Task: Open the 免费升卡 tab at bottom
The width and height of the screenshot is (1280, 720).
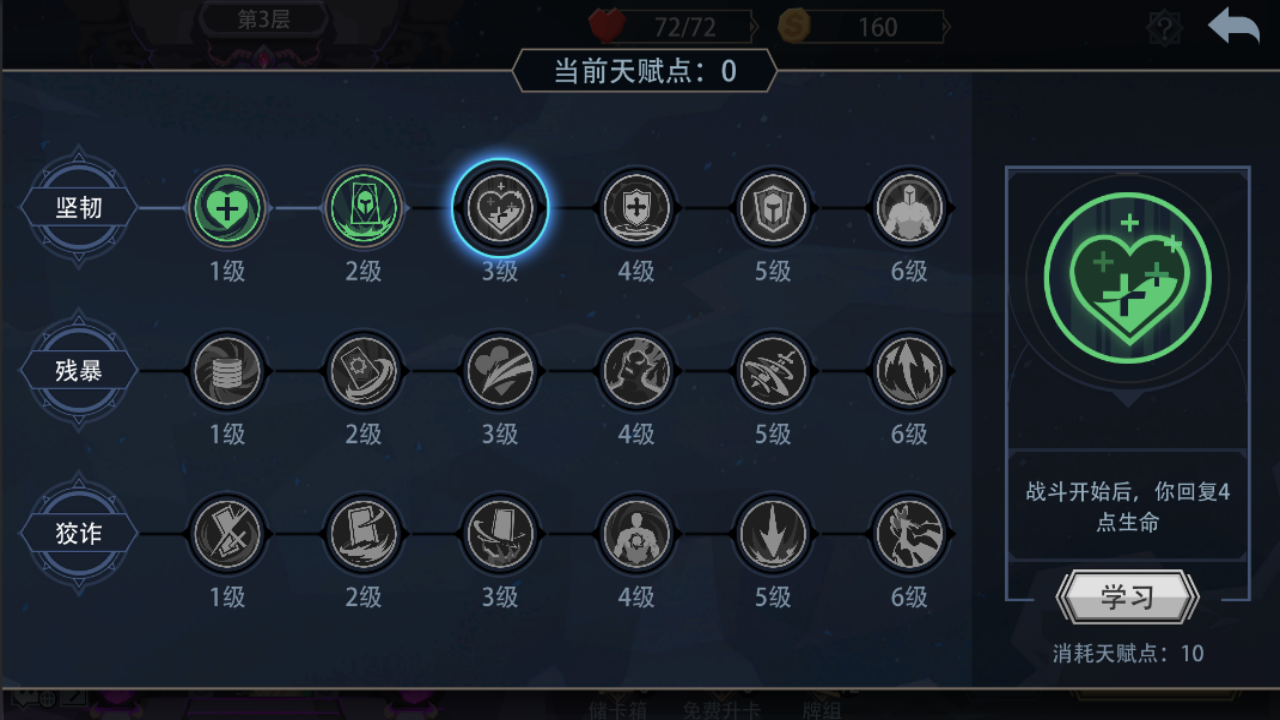Action: point(721,708)
